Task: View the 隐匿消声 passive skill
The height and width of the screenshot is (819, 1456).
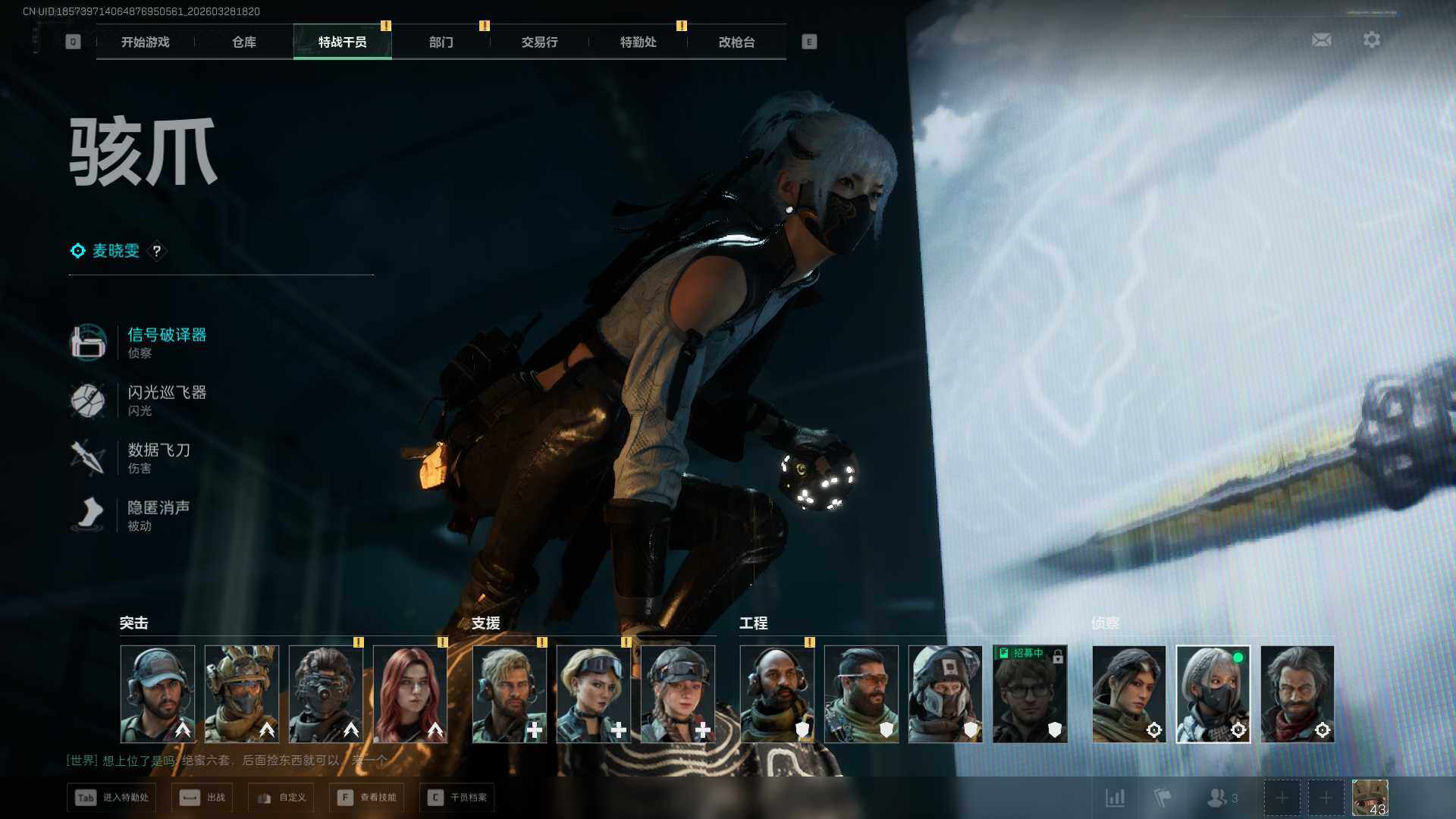Action: (158, 508)
